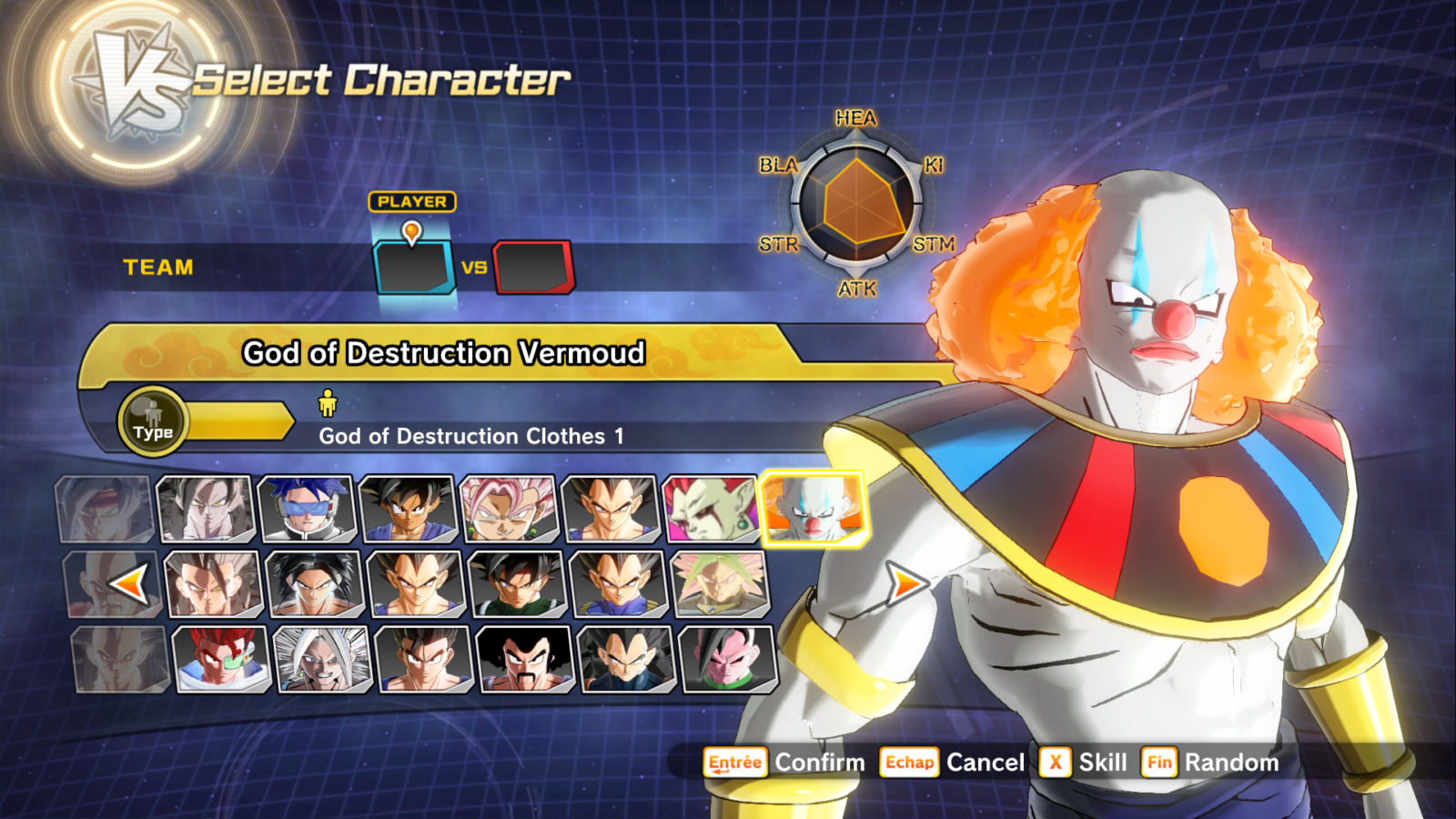Viewport: 1456px width, 819px height.
Task: Select the highlighted clown Vermoud portrait
Action: click(810, 509)
